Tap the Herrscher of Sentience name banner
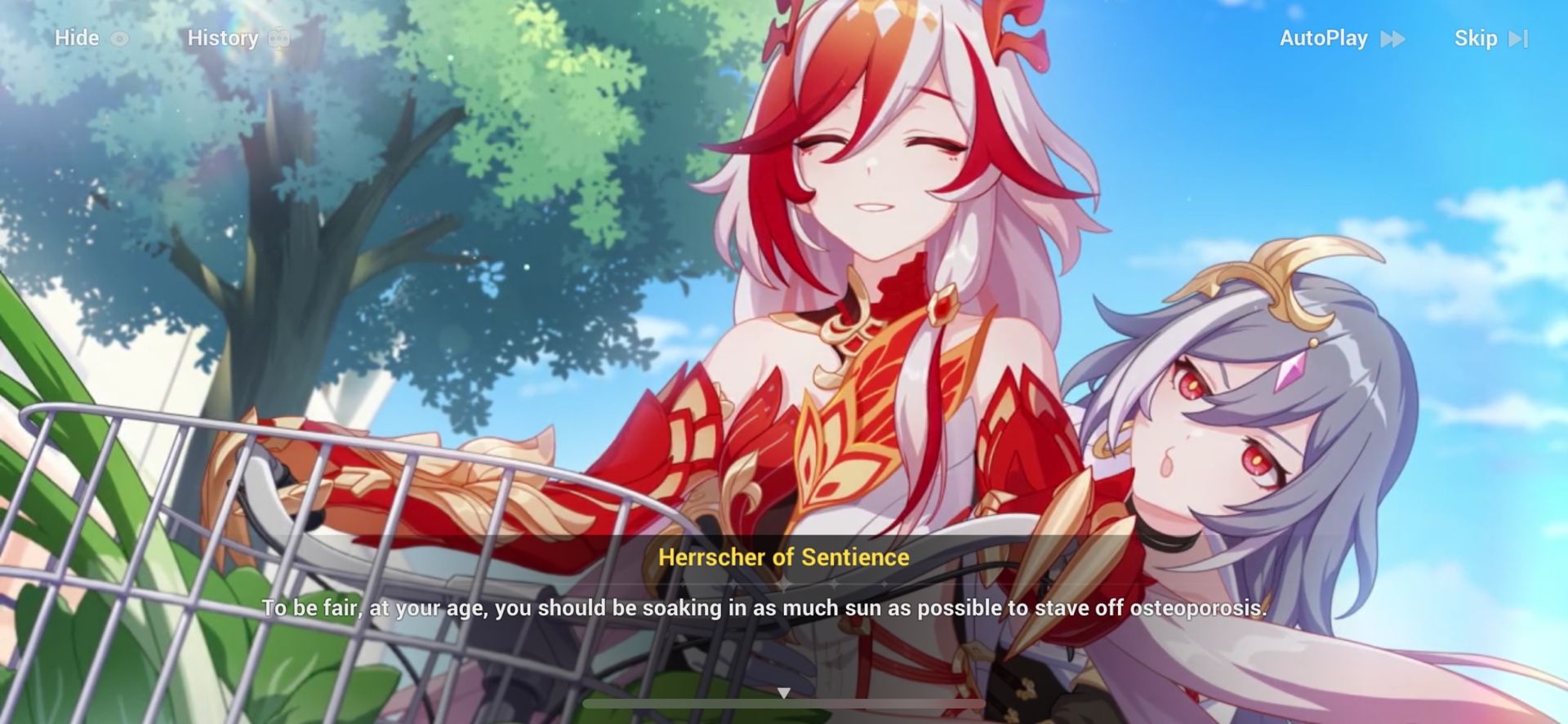Screen dimensions: 1568x724 coord(784,558)
